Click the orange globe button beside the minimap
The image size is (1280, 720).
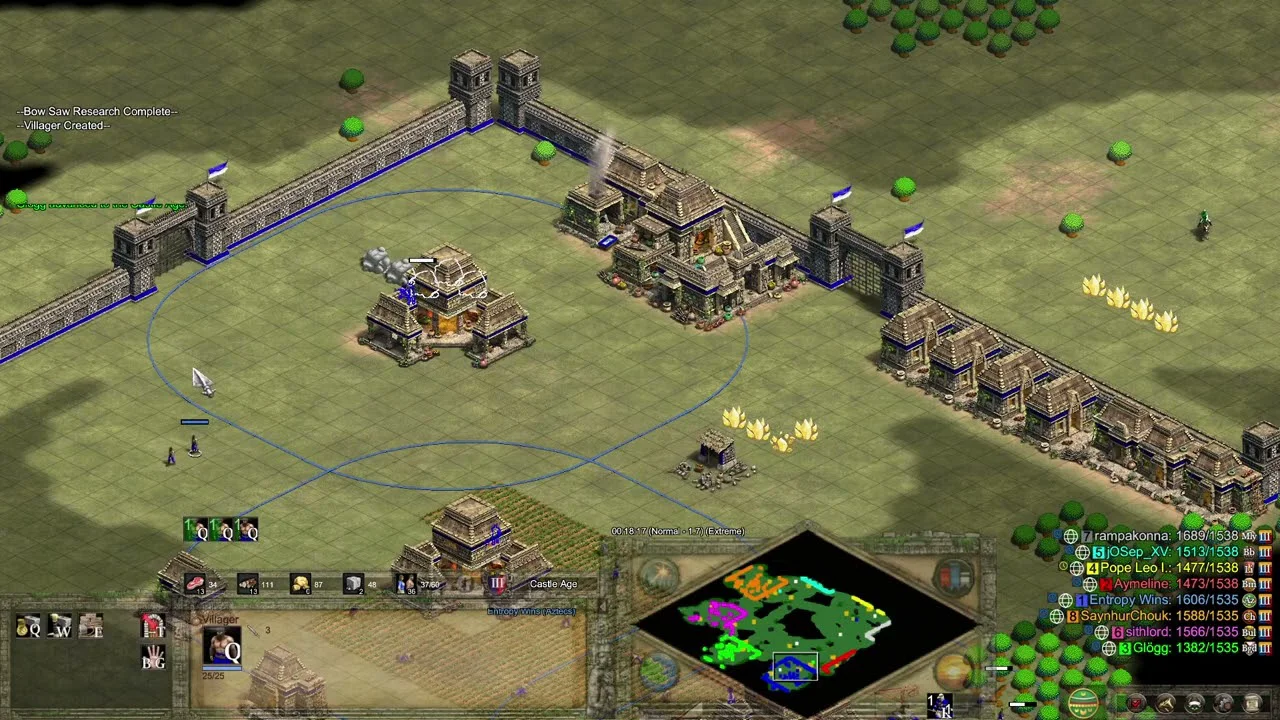pos(954,670)
